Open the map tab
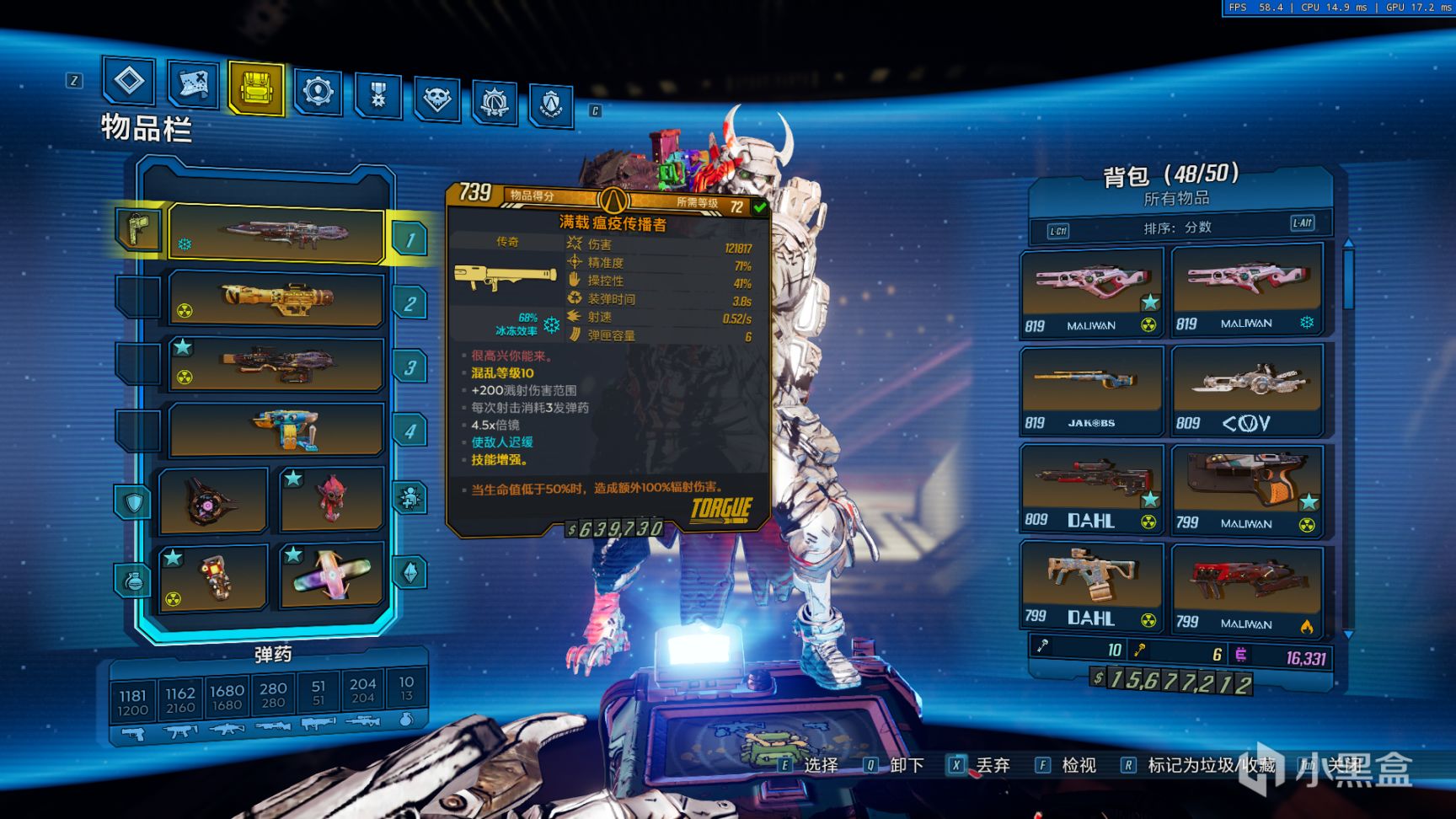 pyautogui.click(x=193, y=84)
